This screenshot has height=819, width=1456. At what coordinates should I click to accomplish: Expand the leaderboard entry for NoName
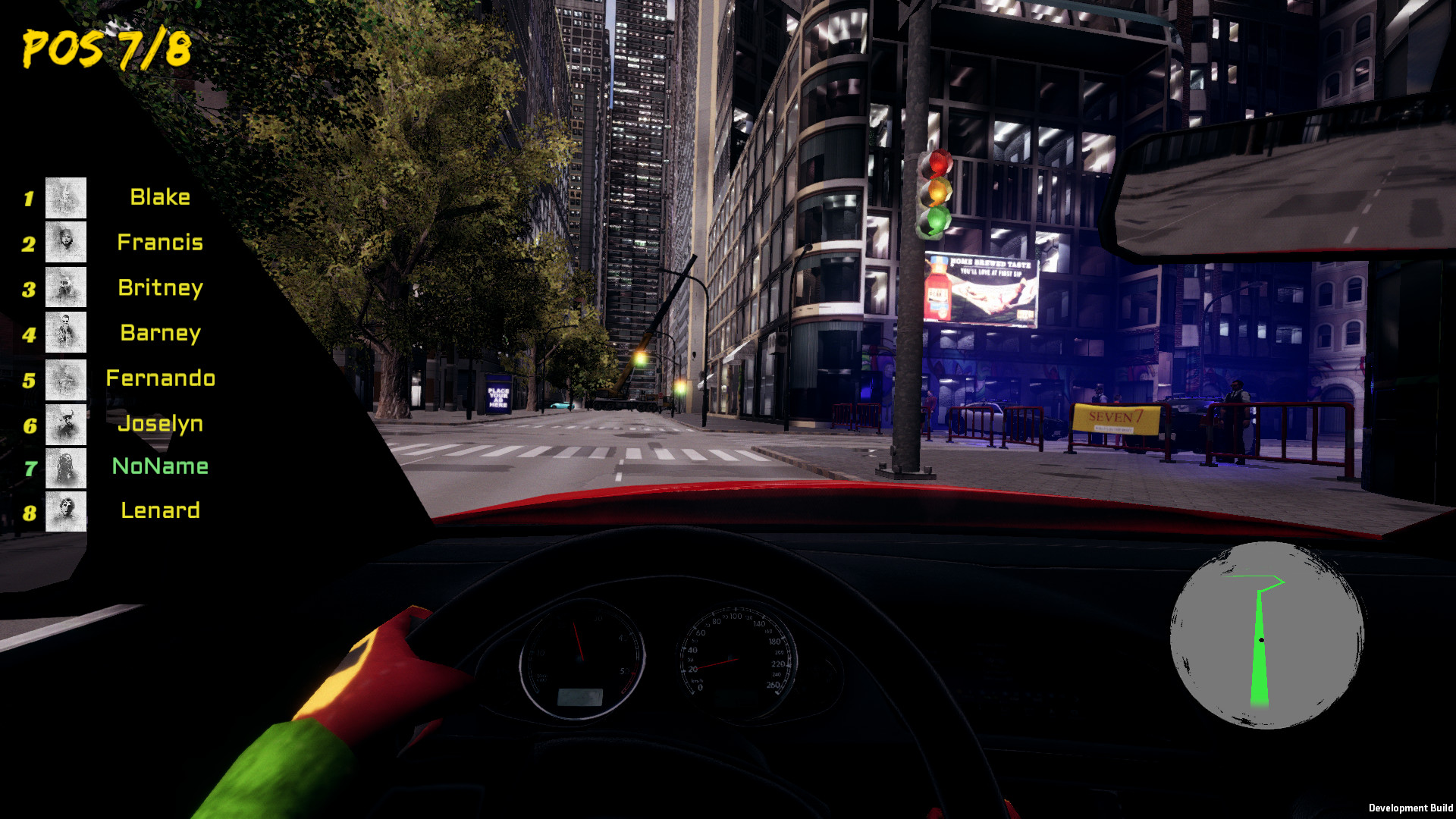160,466
